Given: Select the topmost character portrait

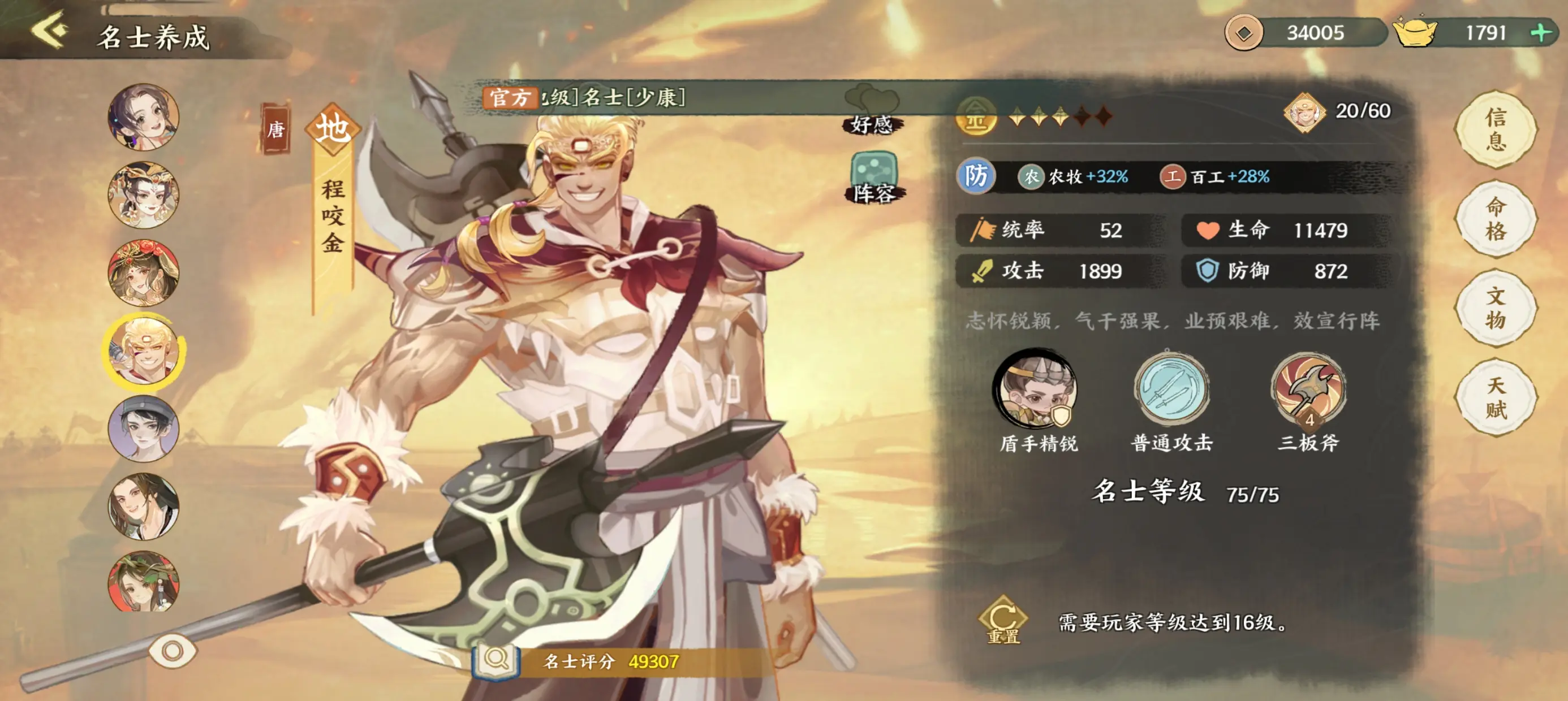Looking at the screenshot, I should [144, 119].
